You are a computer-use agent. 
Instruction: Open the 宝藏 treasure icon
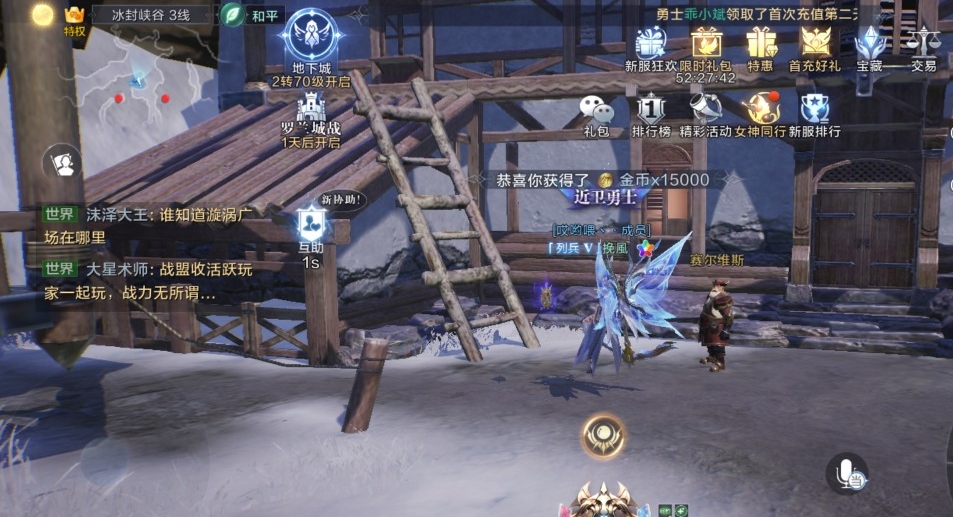click(869, 44)
